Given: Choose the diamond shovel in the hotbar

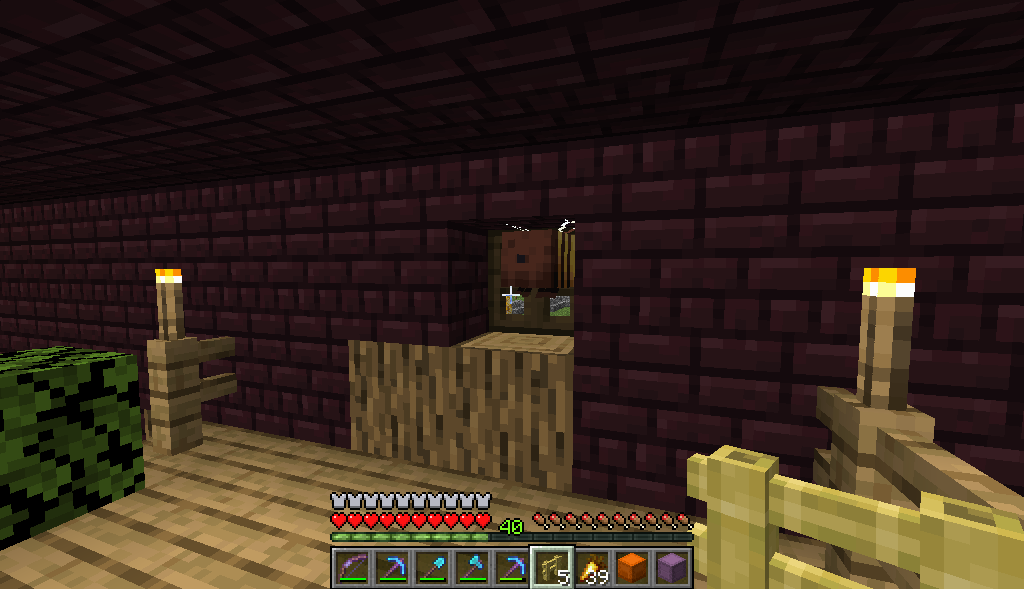Looking at the screenshot, I should 431,567.
